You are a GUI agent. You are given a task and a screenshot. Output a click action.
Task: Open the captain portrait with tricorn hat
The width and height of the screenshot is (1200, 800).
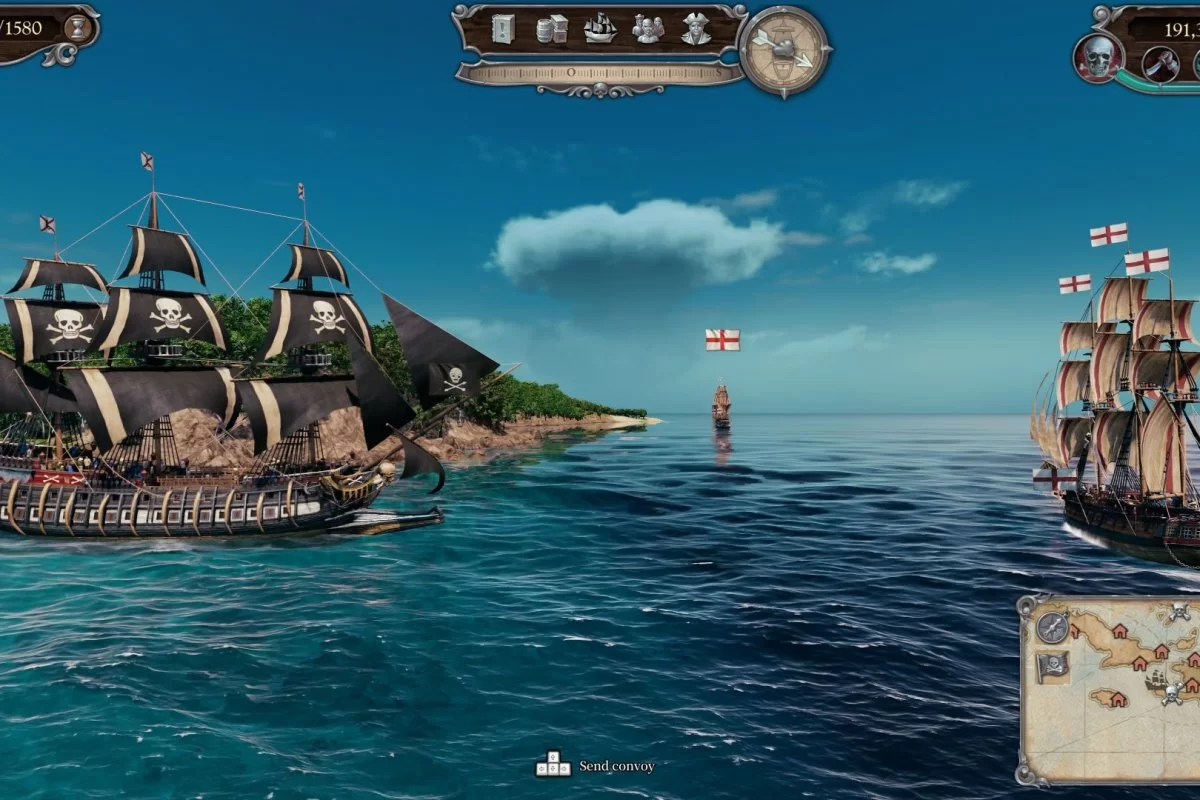pyautogui.click(x=696, y=28)
